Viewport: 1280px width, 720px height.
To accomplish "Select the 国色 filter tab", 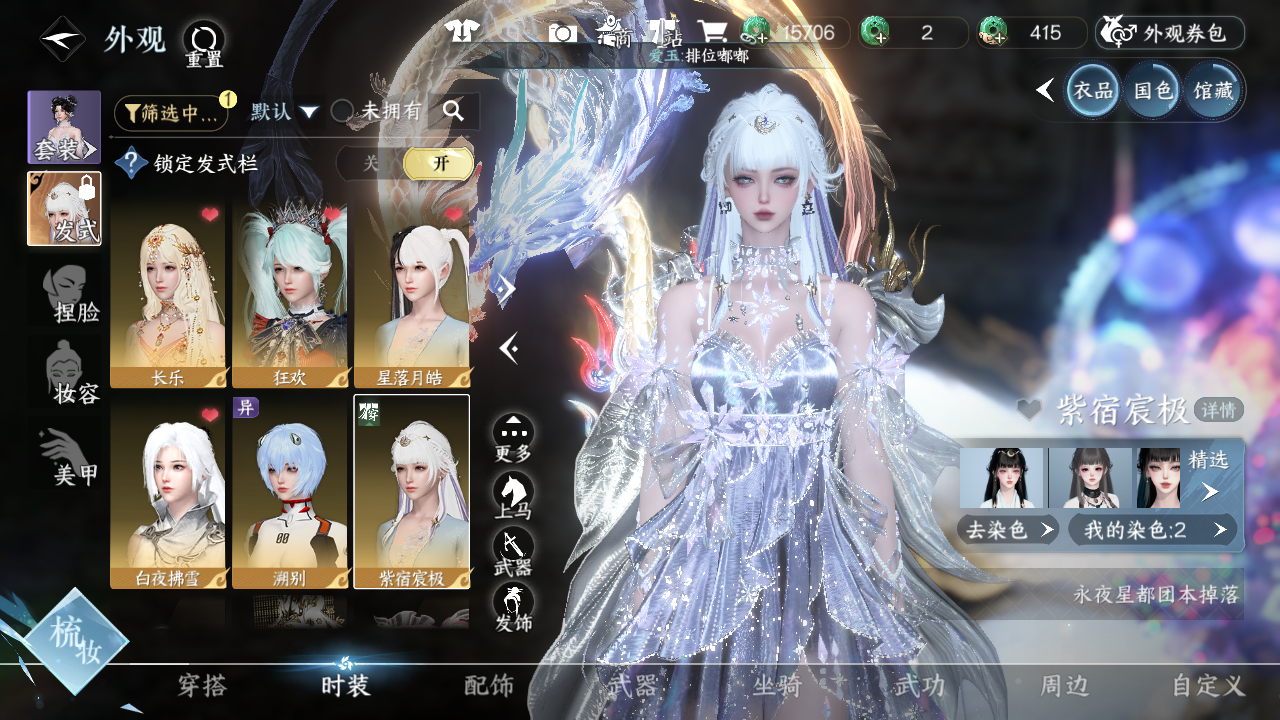I will point(1152,91).
